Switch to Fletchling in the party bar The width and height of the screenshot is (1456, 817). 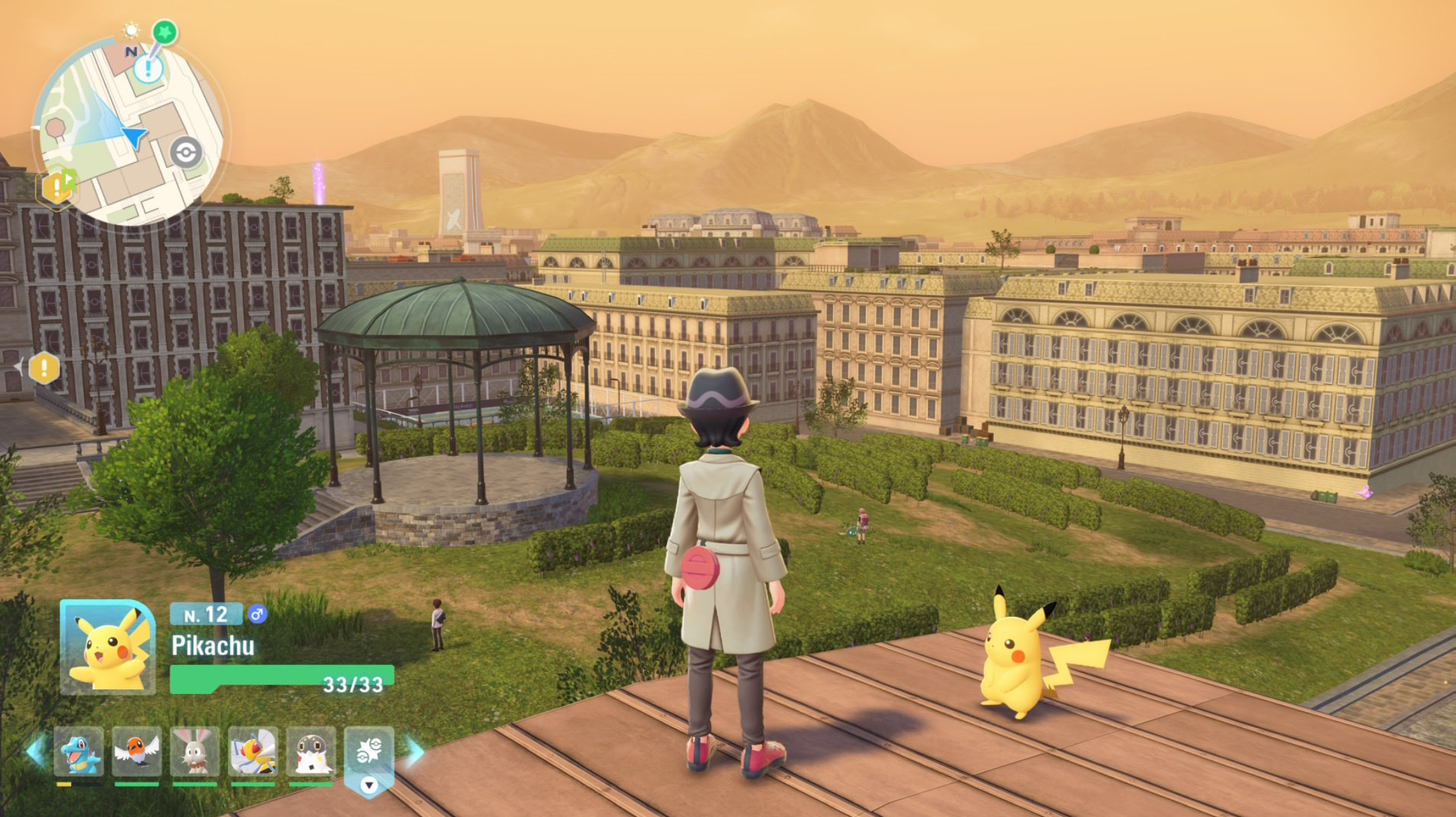pyautogui.click(x=137, y=752)
